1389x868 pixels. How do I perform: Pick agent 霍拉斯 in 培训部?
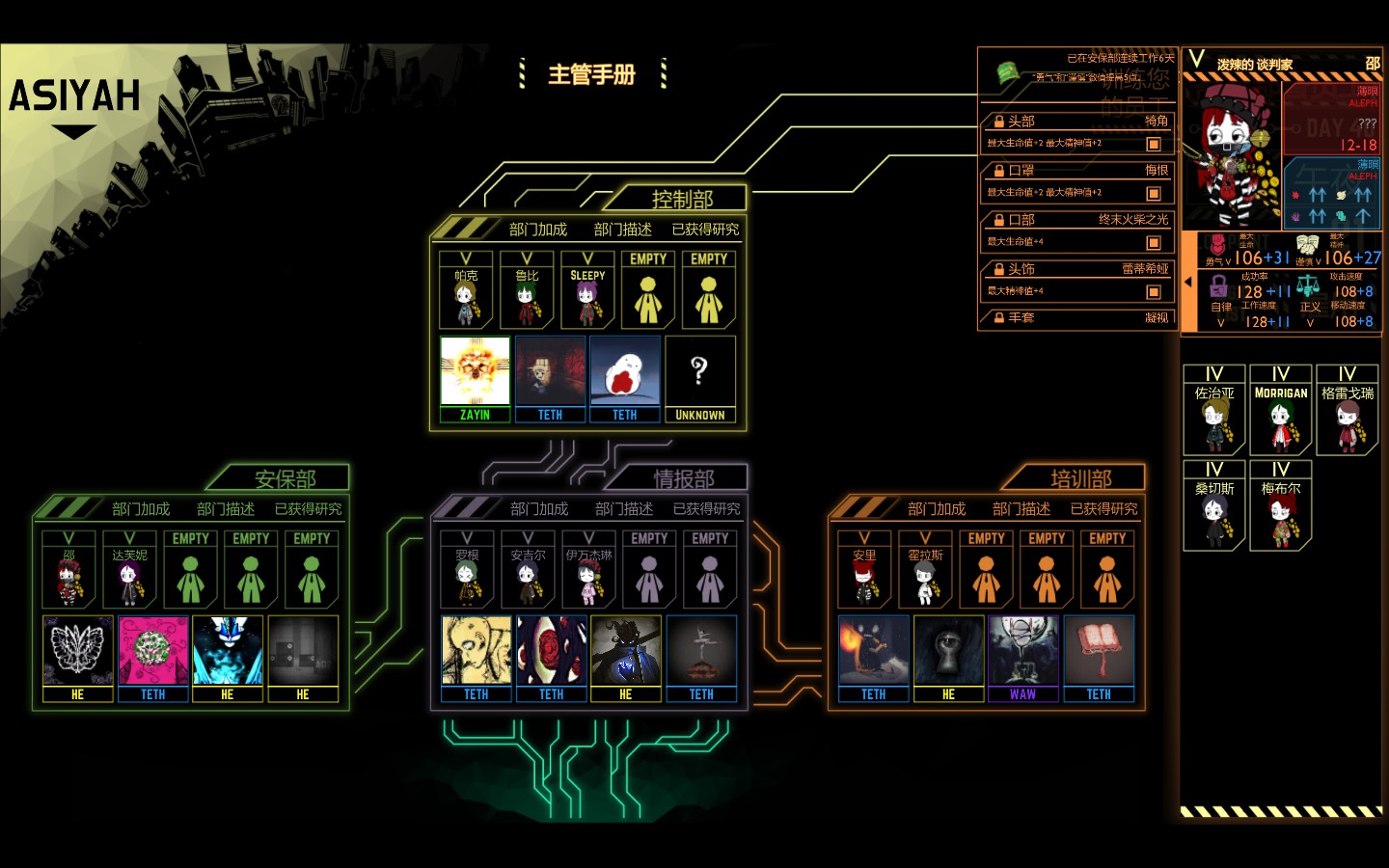925,570
